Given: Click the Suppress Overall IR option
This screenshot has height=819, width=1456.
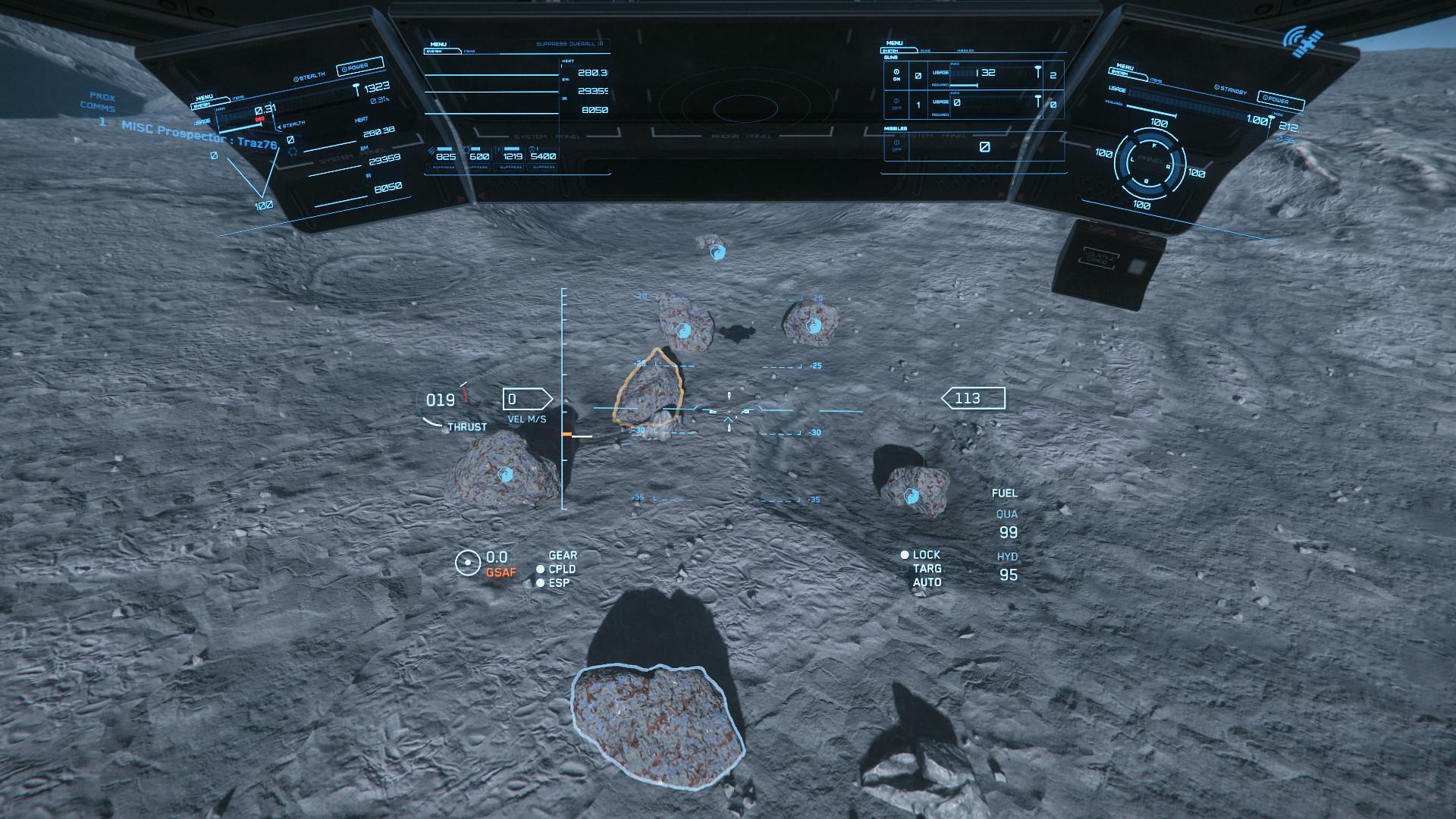Looking at the screenshot, I should 568,44.
